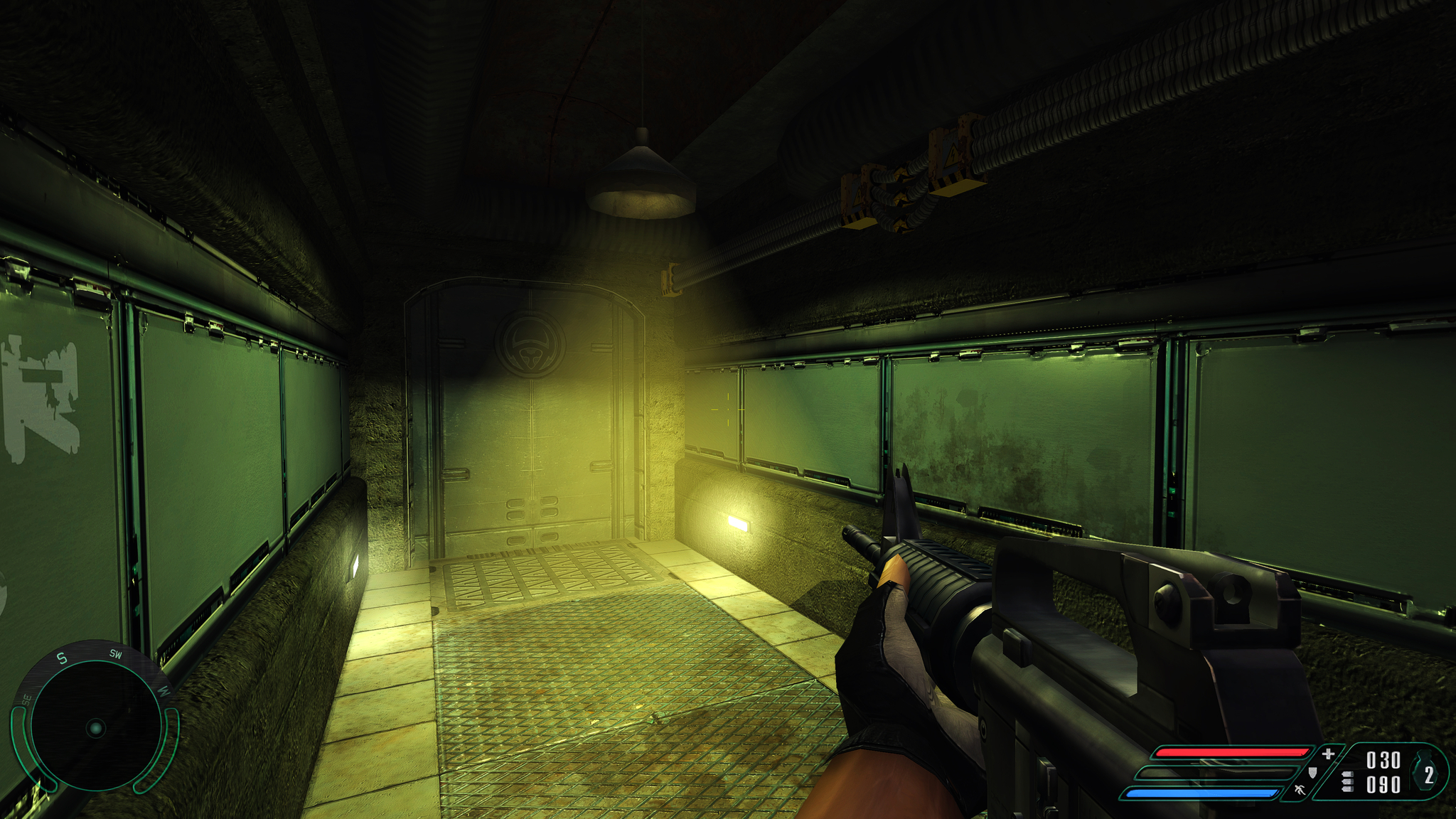Click the health cross icon
This screenshot has height=819, width=1456.
coord(1327,754)
